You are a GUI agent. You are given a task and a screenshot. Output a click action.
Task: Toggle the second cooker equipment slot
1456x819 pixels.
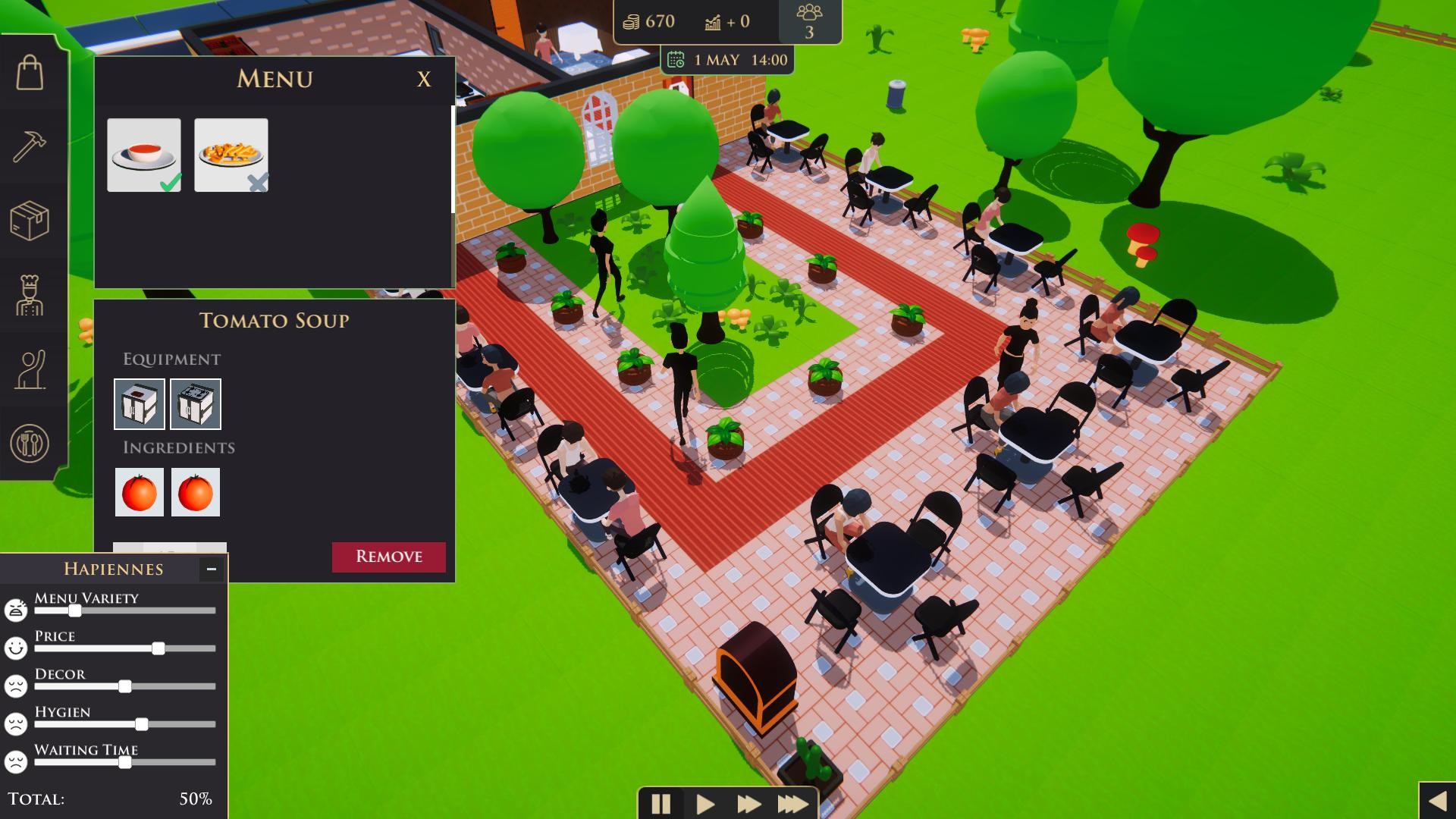click(x=195, y=403)
